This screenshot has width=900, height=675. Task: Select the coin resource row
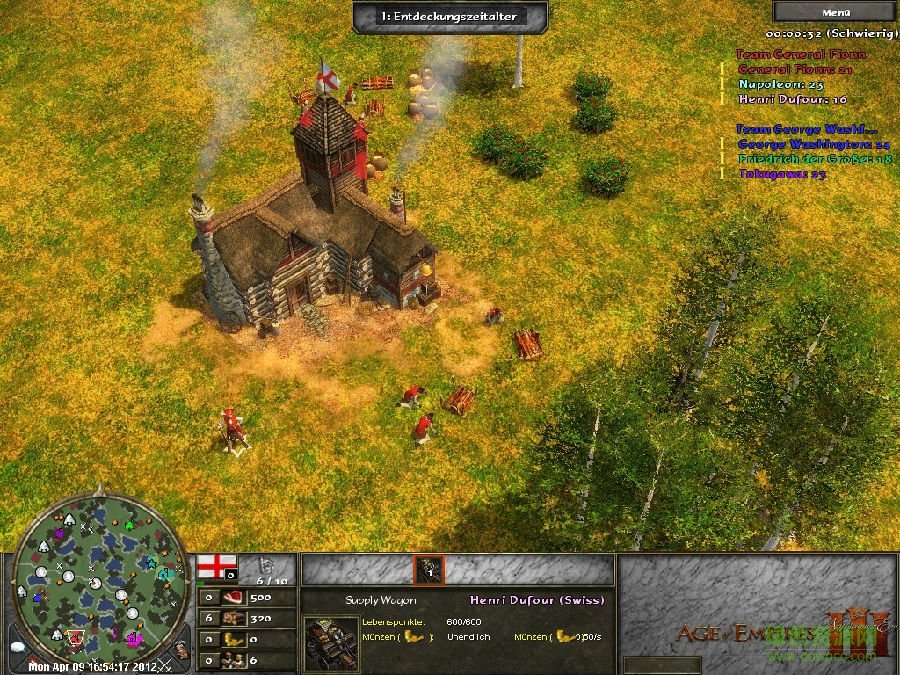pos(246,639)
